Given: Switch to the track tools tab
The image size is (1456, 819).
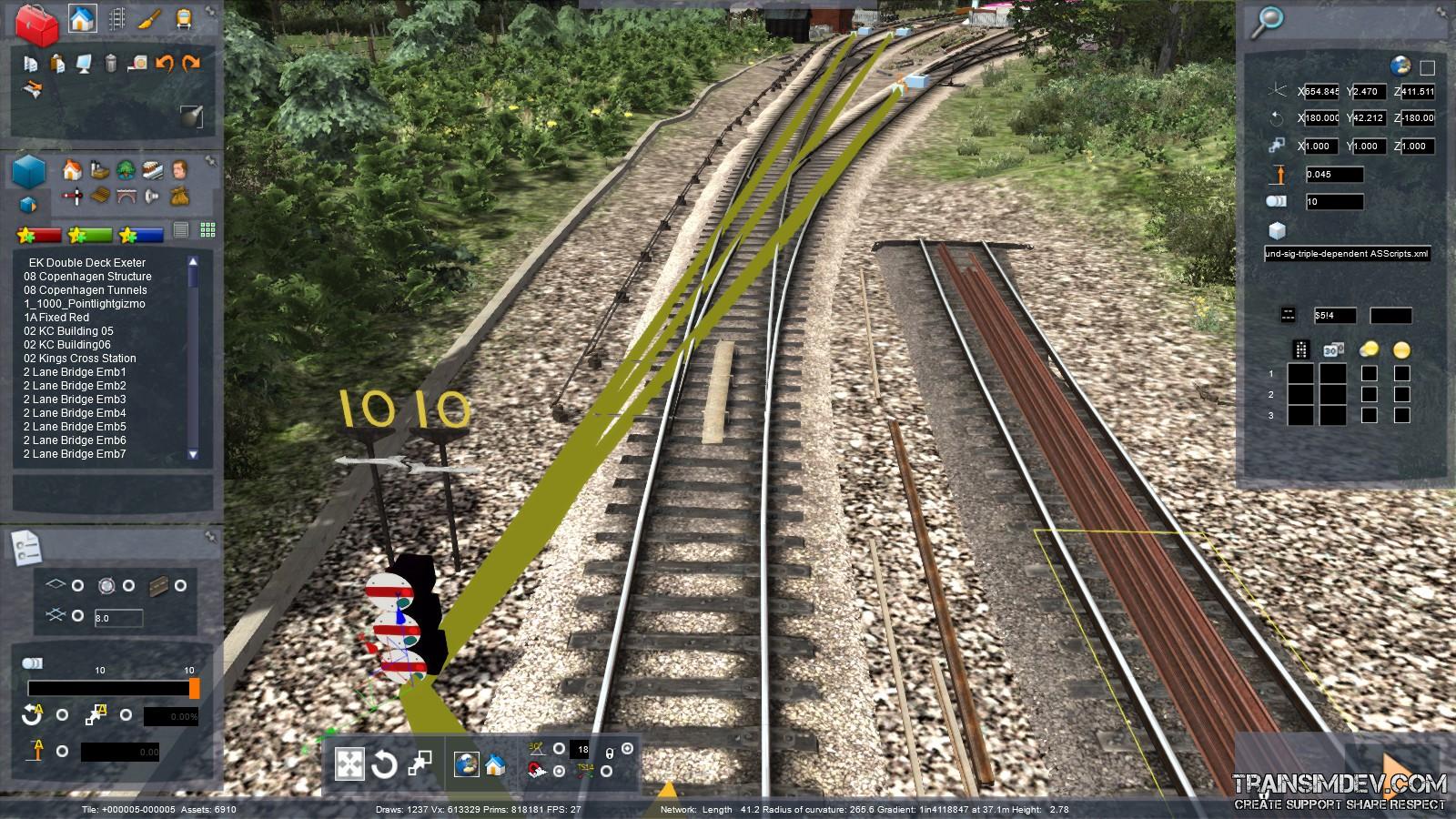Looking at the screenshot, I should click(116, 18).
